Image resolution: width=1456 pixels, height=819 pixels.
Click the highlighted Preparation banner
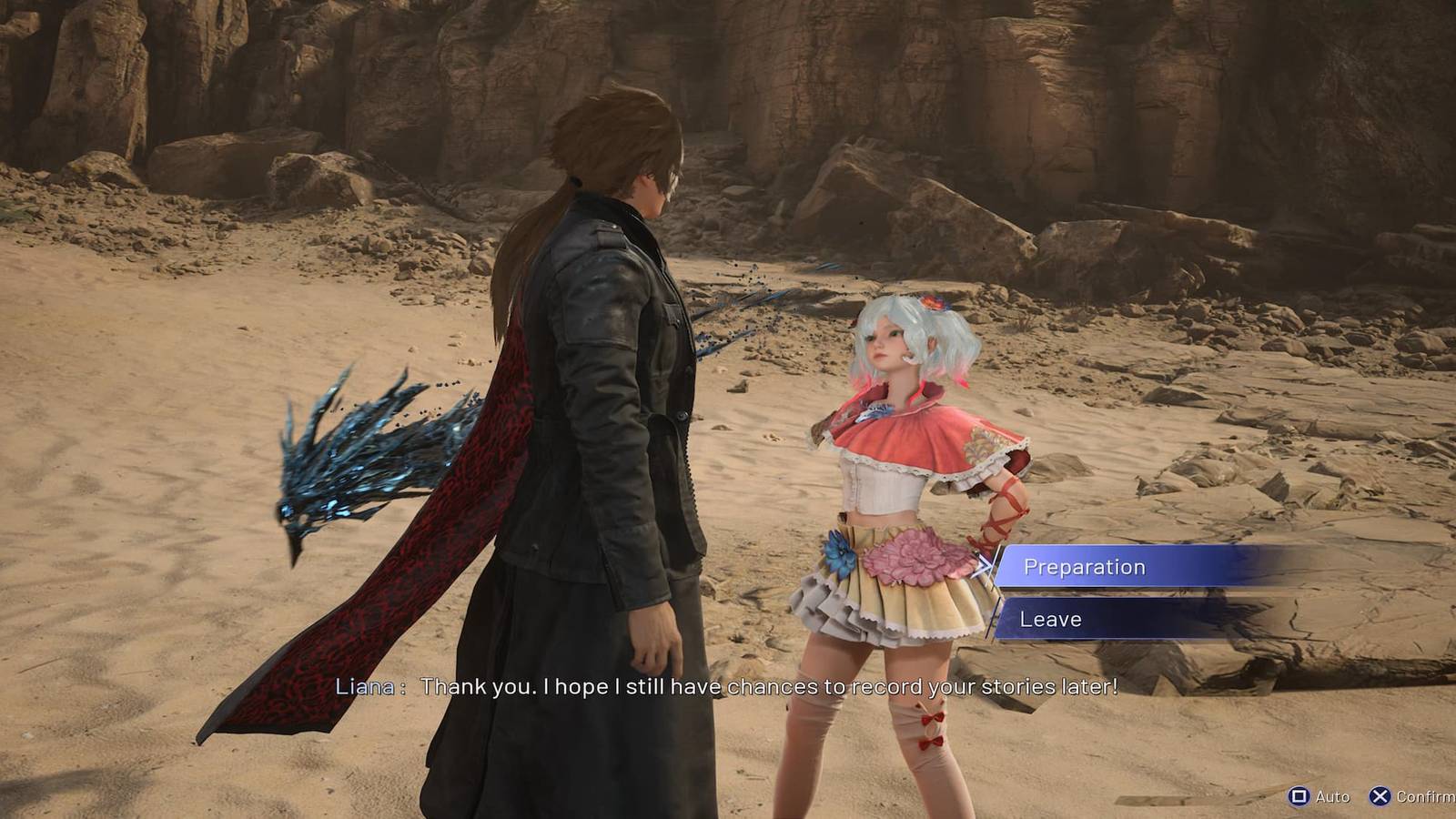pyautogui.click(x=1119, y=567)
